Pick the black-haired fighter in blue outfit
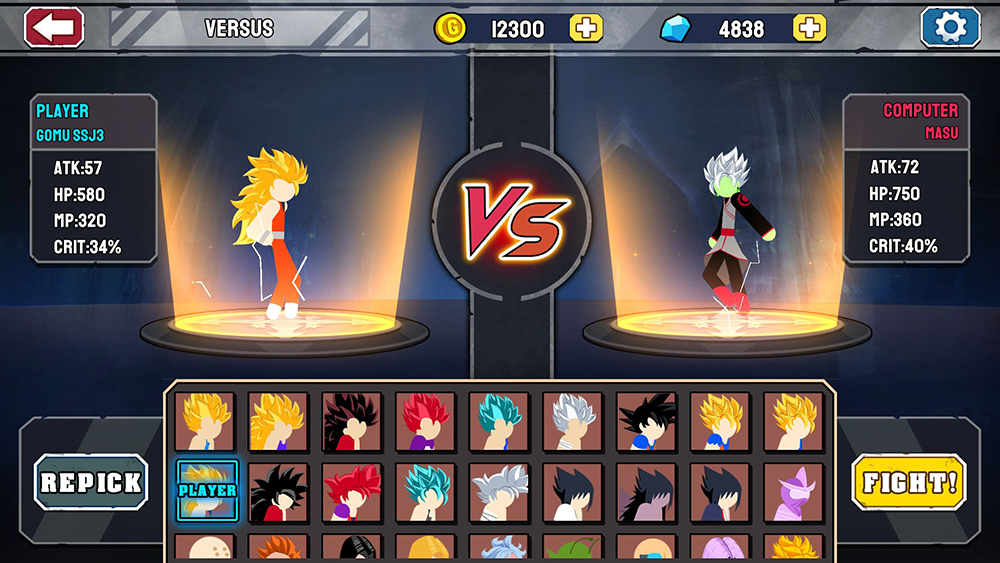This screenshot has height=563, width=1000. 646,421
